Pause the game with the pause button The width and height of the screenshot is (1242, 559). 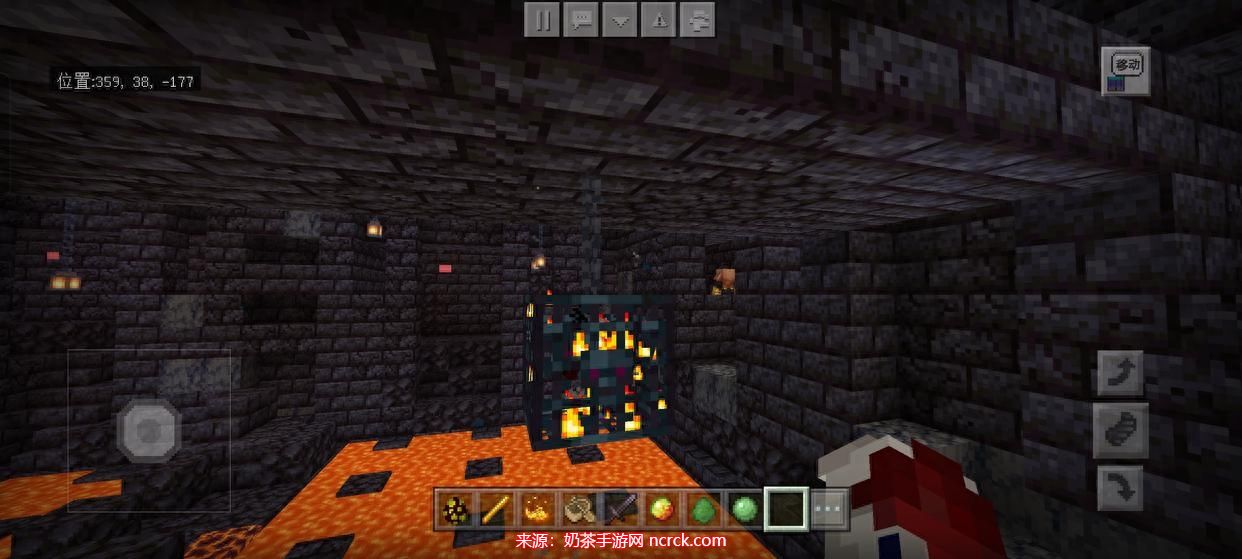click(542, 20)
